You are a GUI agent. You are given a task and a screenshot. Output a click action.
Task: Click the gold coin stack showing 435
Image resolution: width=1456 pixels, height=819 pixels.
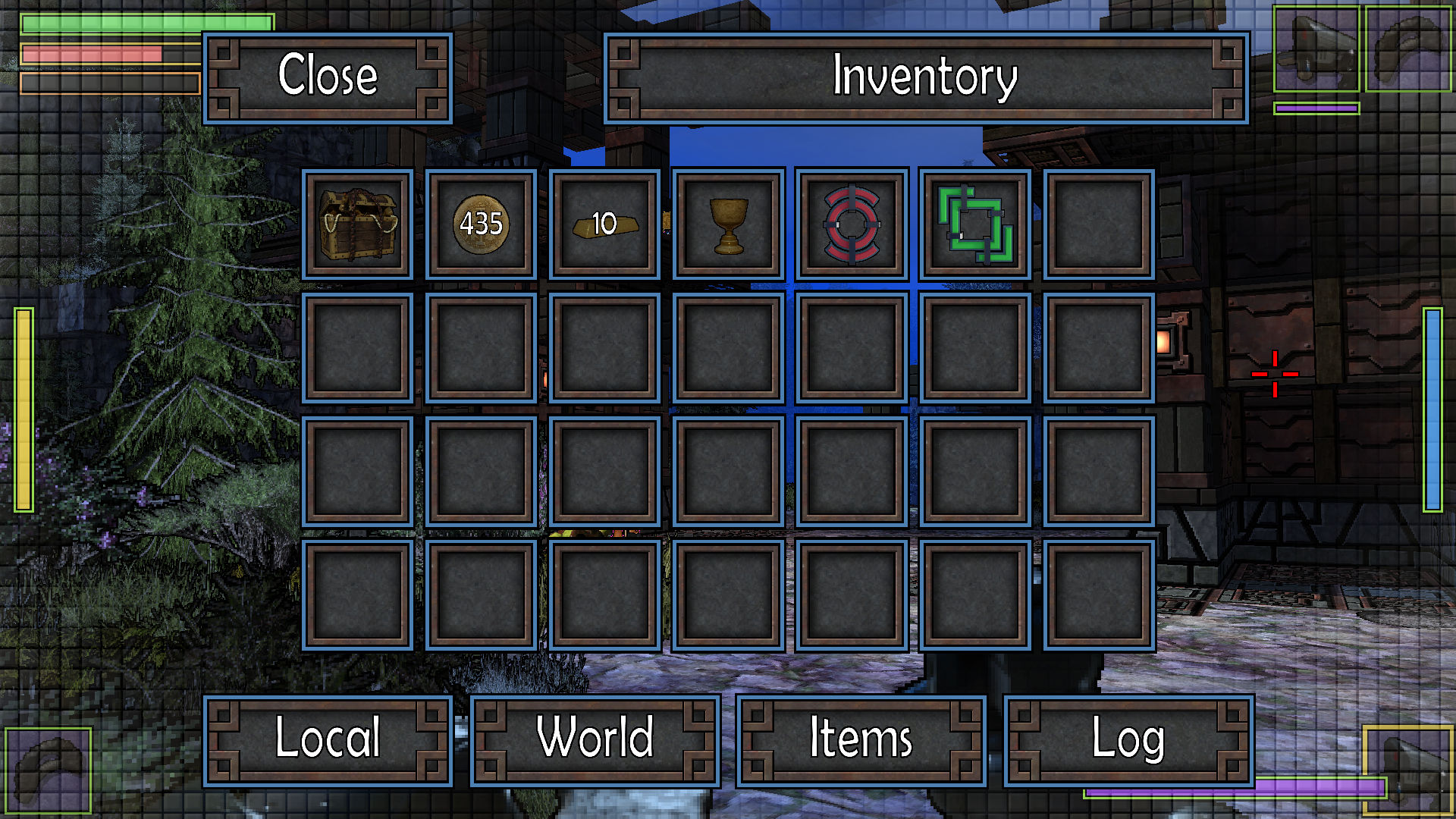480,225
